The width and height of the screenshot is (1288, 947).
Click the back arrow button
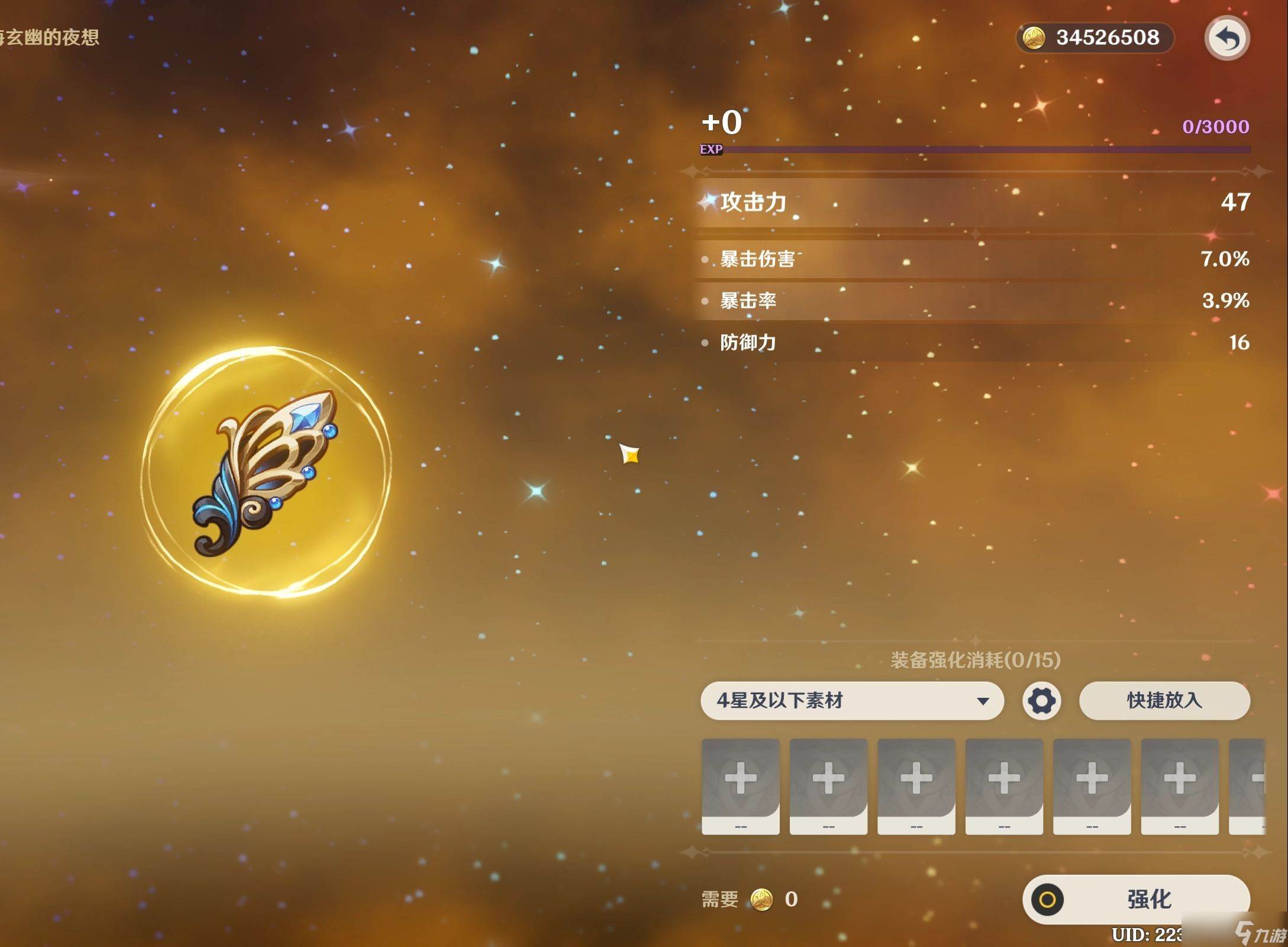pos(1227,39)
